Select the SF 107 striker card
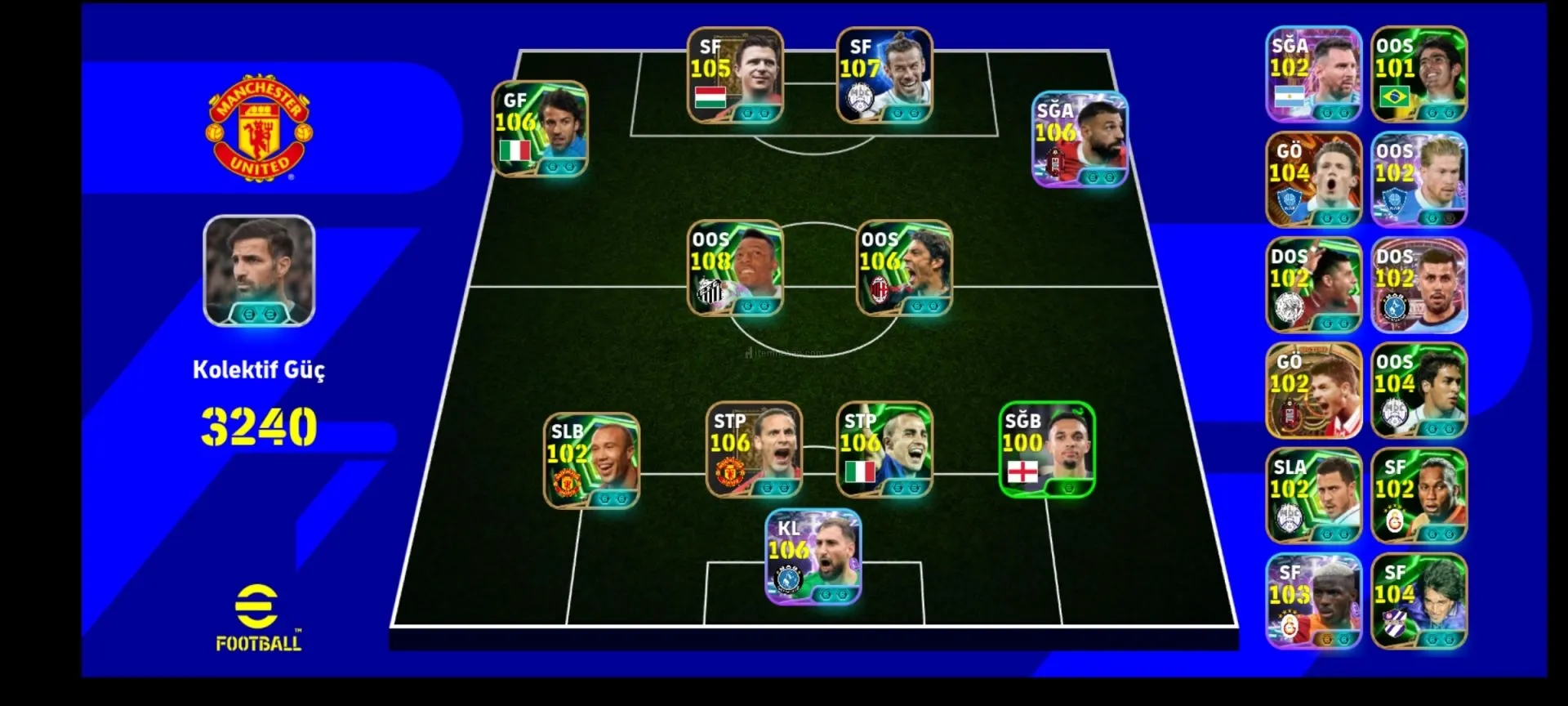This screenshot has width=1568, height=706. tap(884, 76)
